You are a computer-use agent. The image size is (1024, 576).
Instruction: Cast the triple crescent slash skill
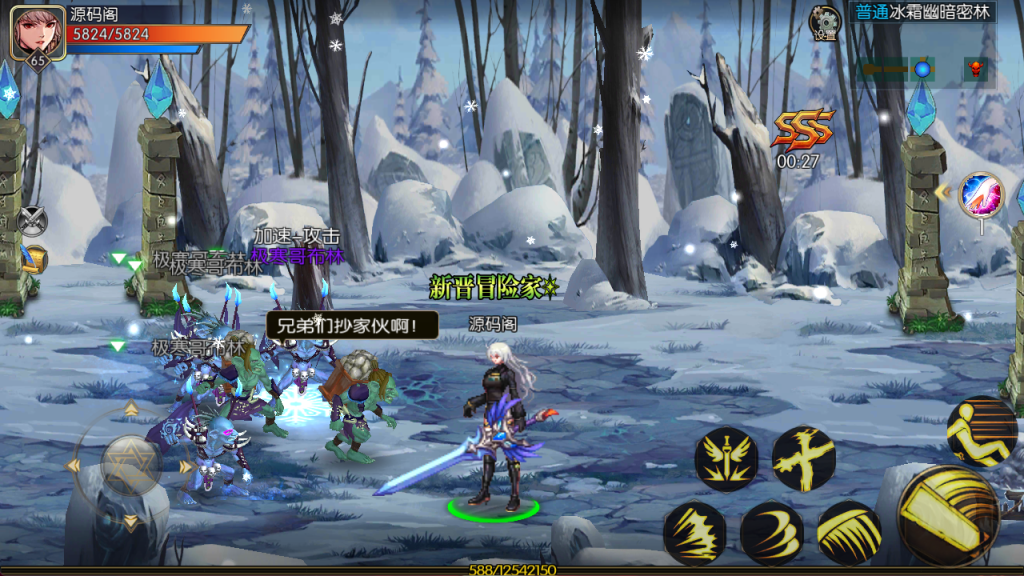tap(771, 532)
